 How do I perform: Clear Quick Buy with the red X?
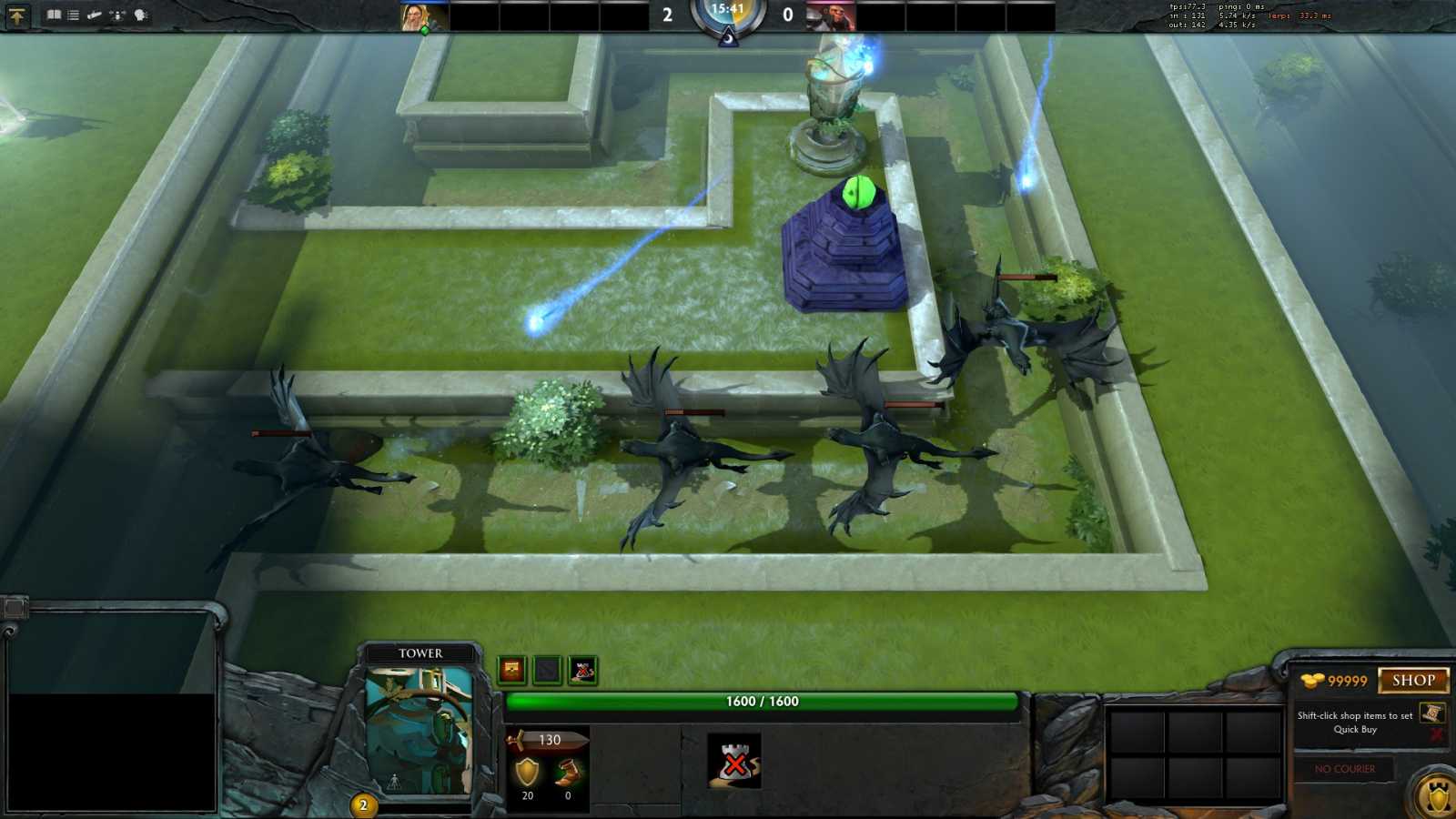(1436, 734)
